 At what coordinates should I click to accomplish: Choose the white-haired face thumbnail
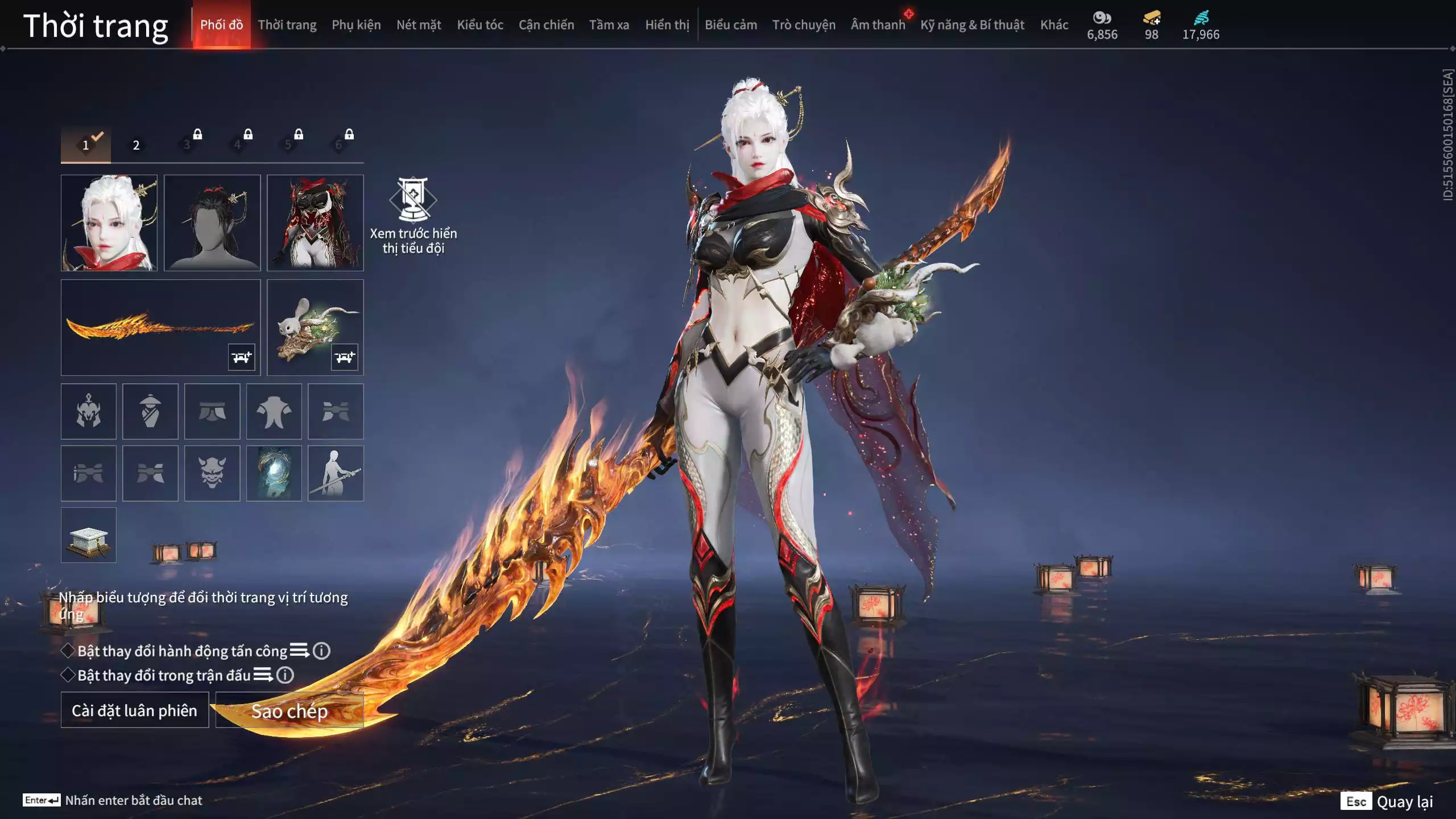point(109,222)
